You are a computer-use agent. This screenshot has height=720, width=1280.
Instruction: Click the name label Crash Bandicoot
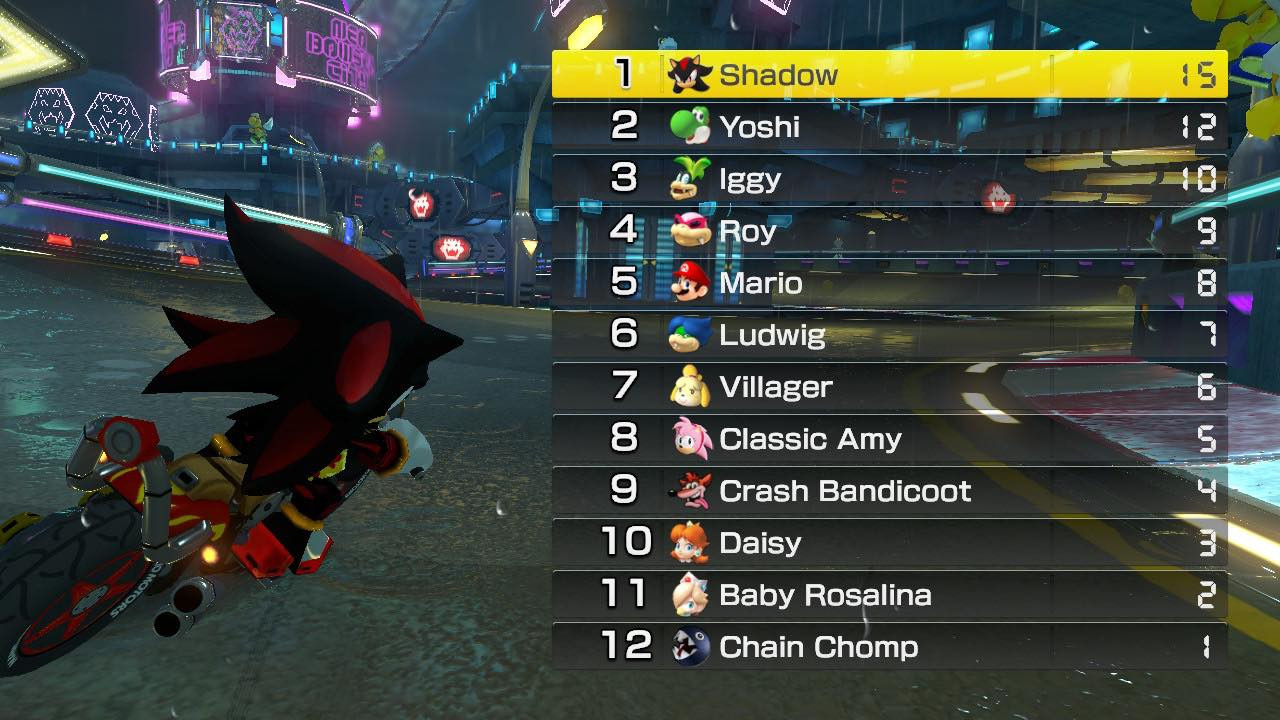843,491
